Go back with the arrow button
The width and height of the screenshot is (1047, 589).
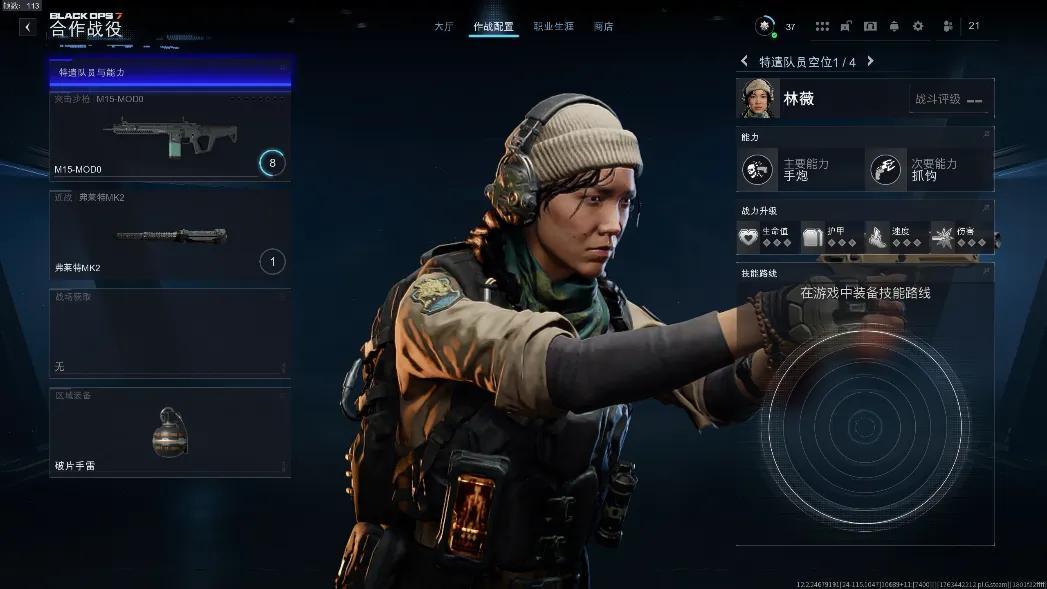click(27, 27)
